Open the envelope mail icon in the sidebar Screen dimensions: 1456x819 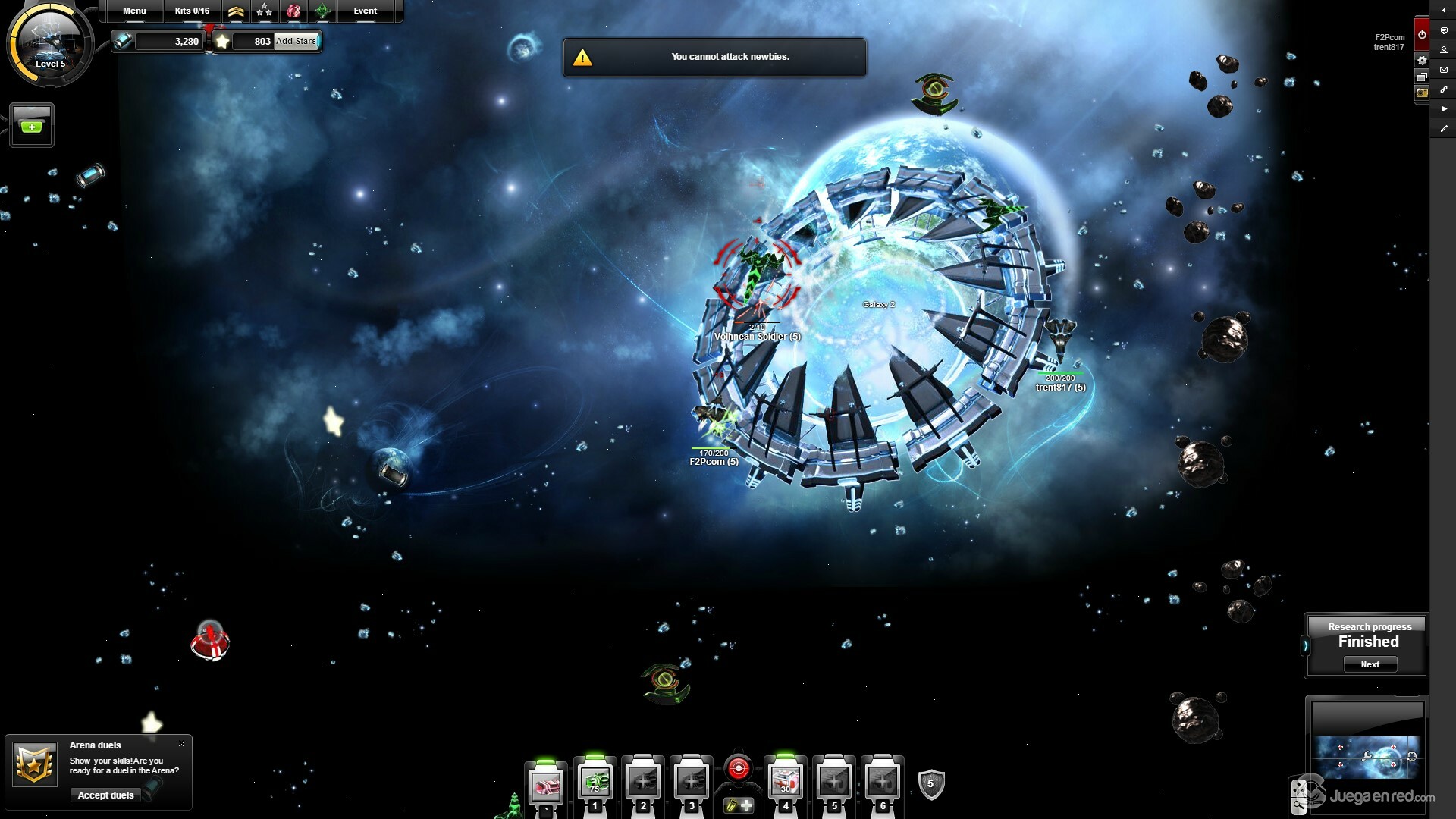coord(1444,70)
